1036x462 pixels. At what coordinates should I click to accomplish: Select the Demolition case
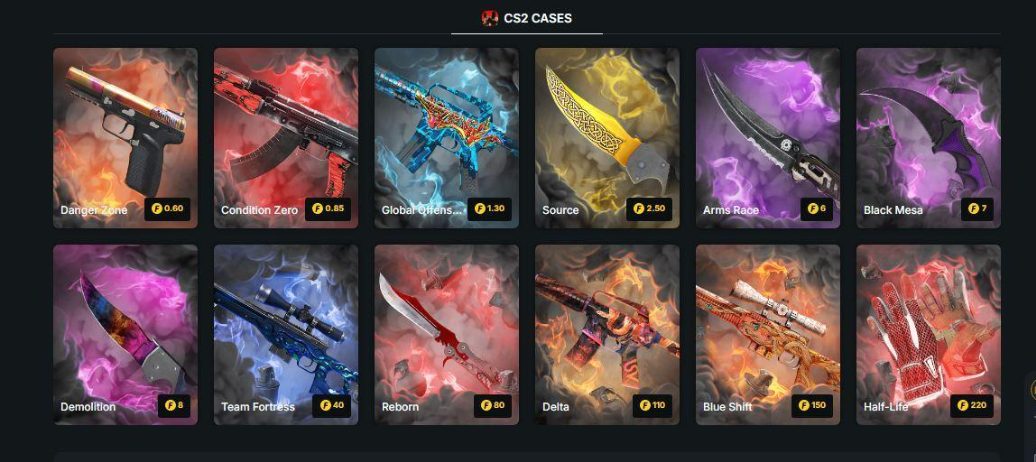[x=125, y=335]
